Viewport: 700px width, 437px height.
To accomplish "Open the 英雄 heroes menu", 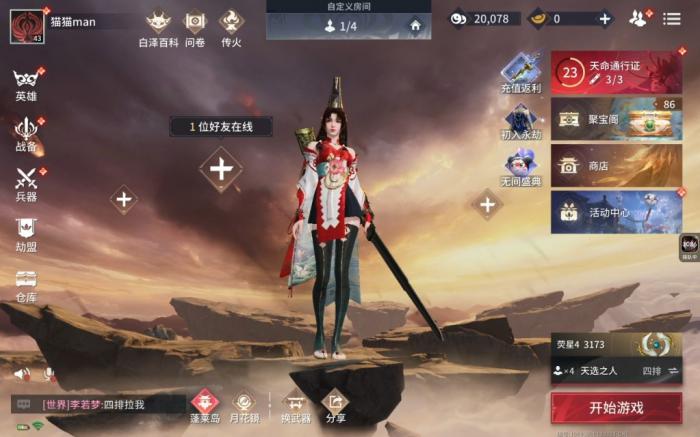I will click(26, 85).
